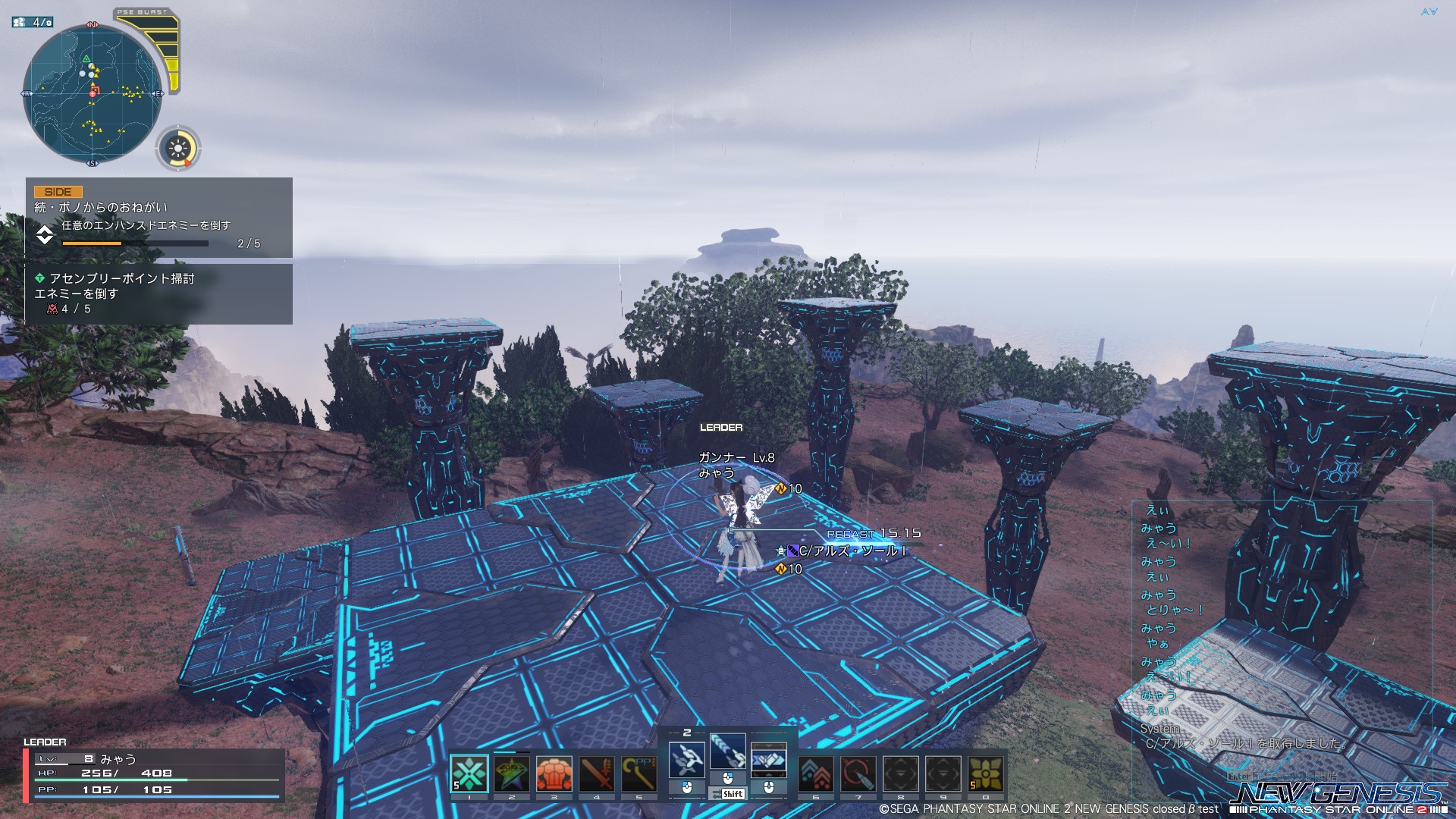Activate the rainbow star gem in slot 2

(512, 773)
